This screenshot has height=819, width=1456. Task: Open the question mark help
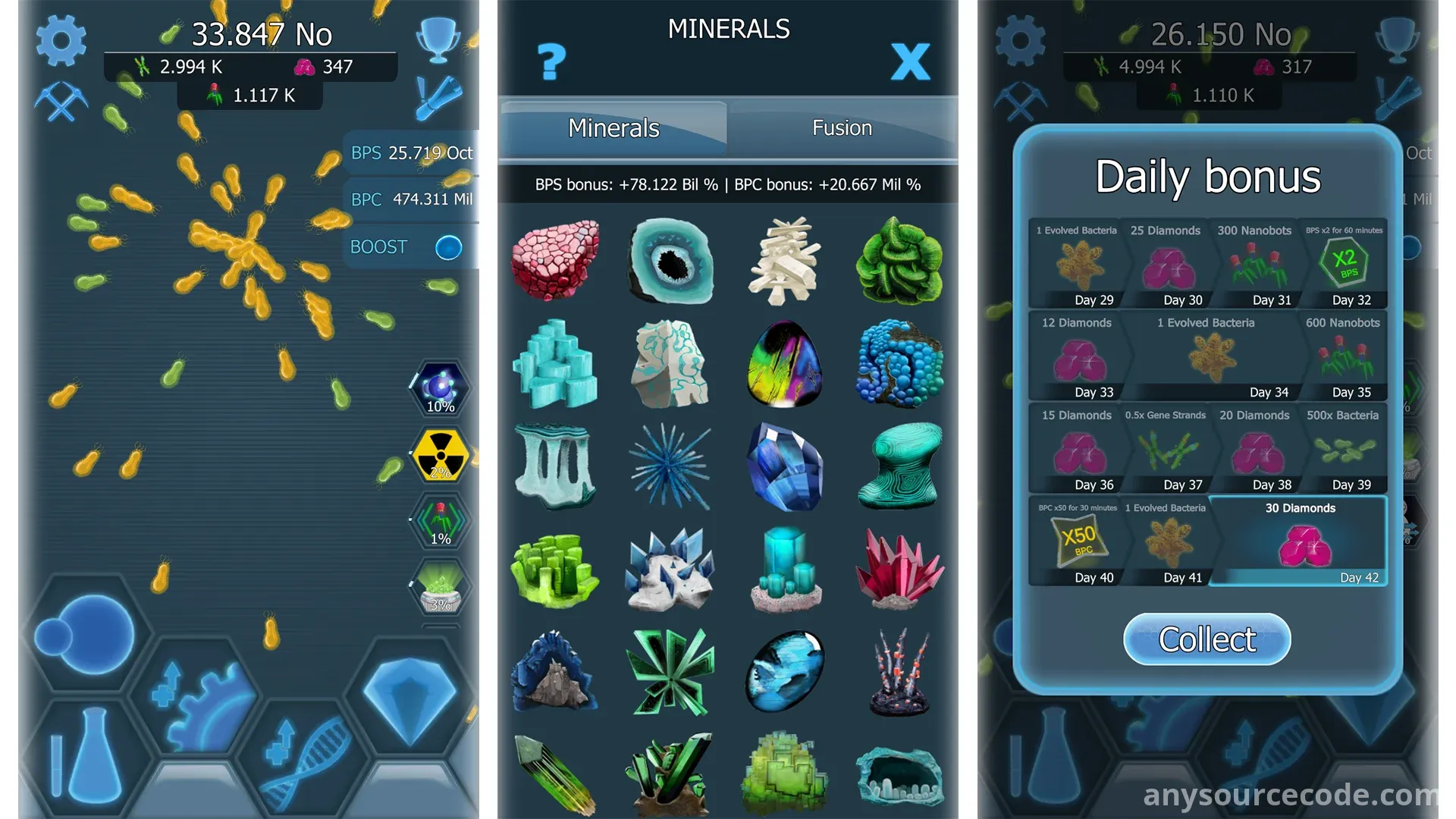point(551,61)
